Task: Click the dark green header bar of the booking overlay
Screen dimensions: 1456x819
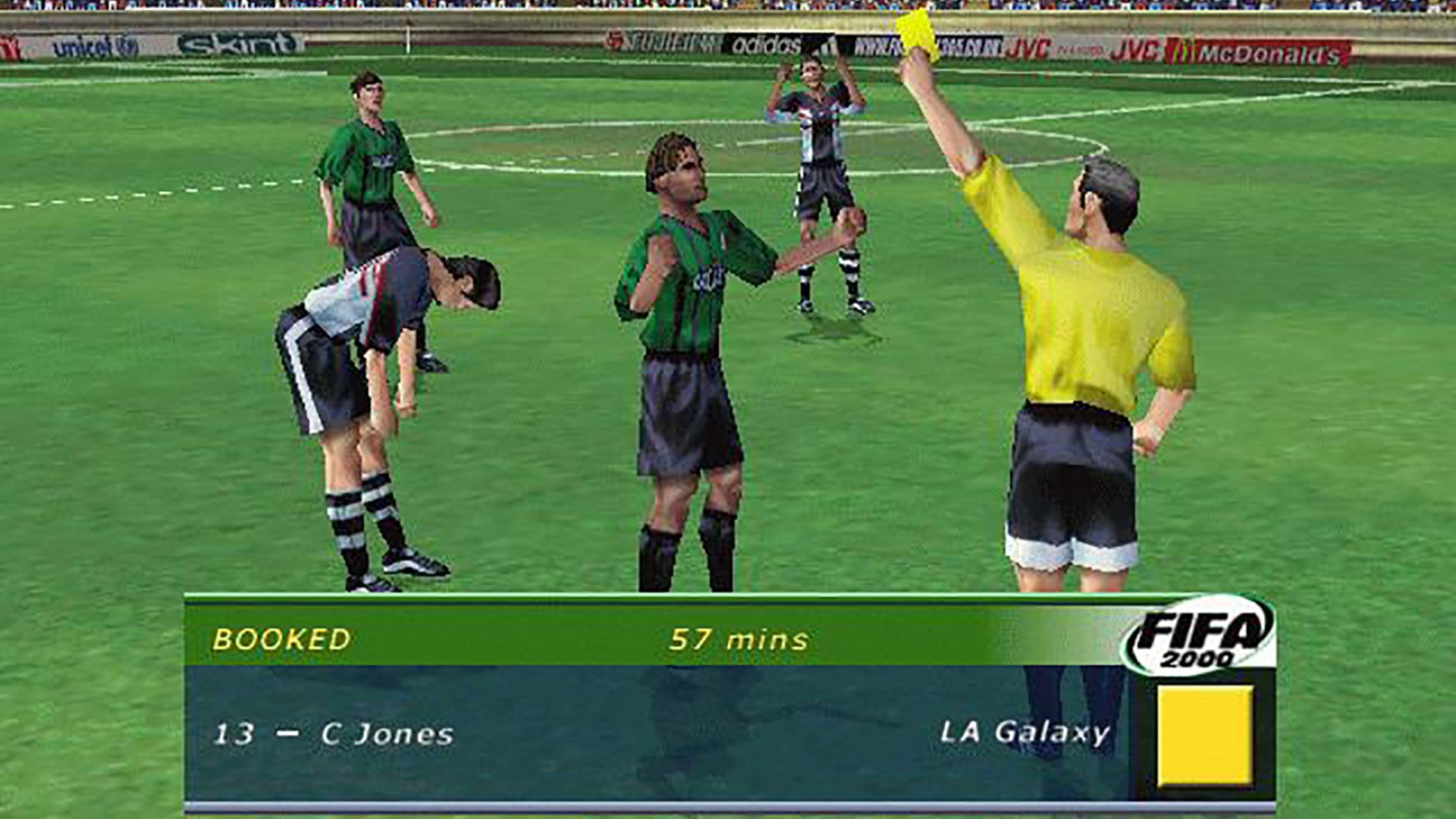Action: (531, 641)
